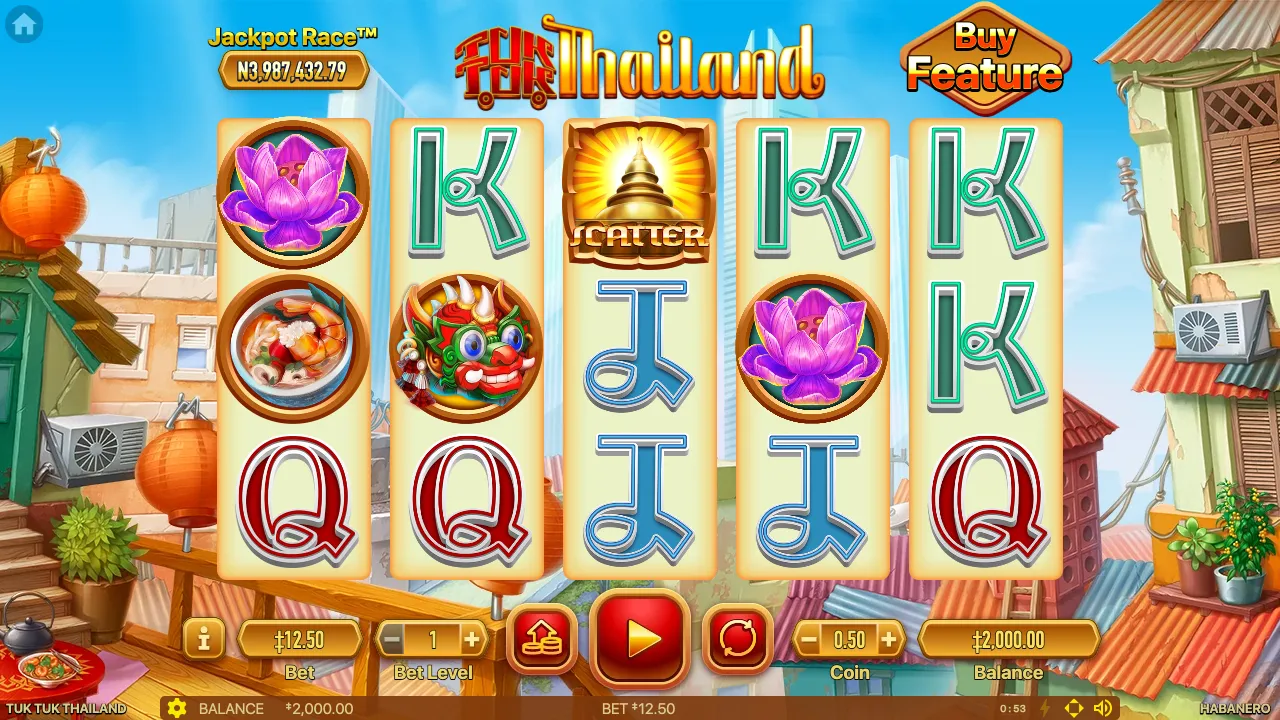
Task: Toggle the sound speaker icon
Action: (x=1103, y=708)
